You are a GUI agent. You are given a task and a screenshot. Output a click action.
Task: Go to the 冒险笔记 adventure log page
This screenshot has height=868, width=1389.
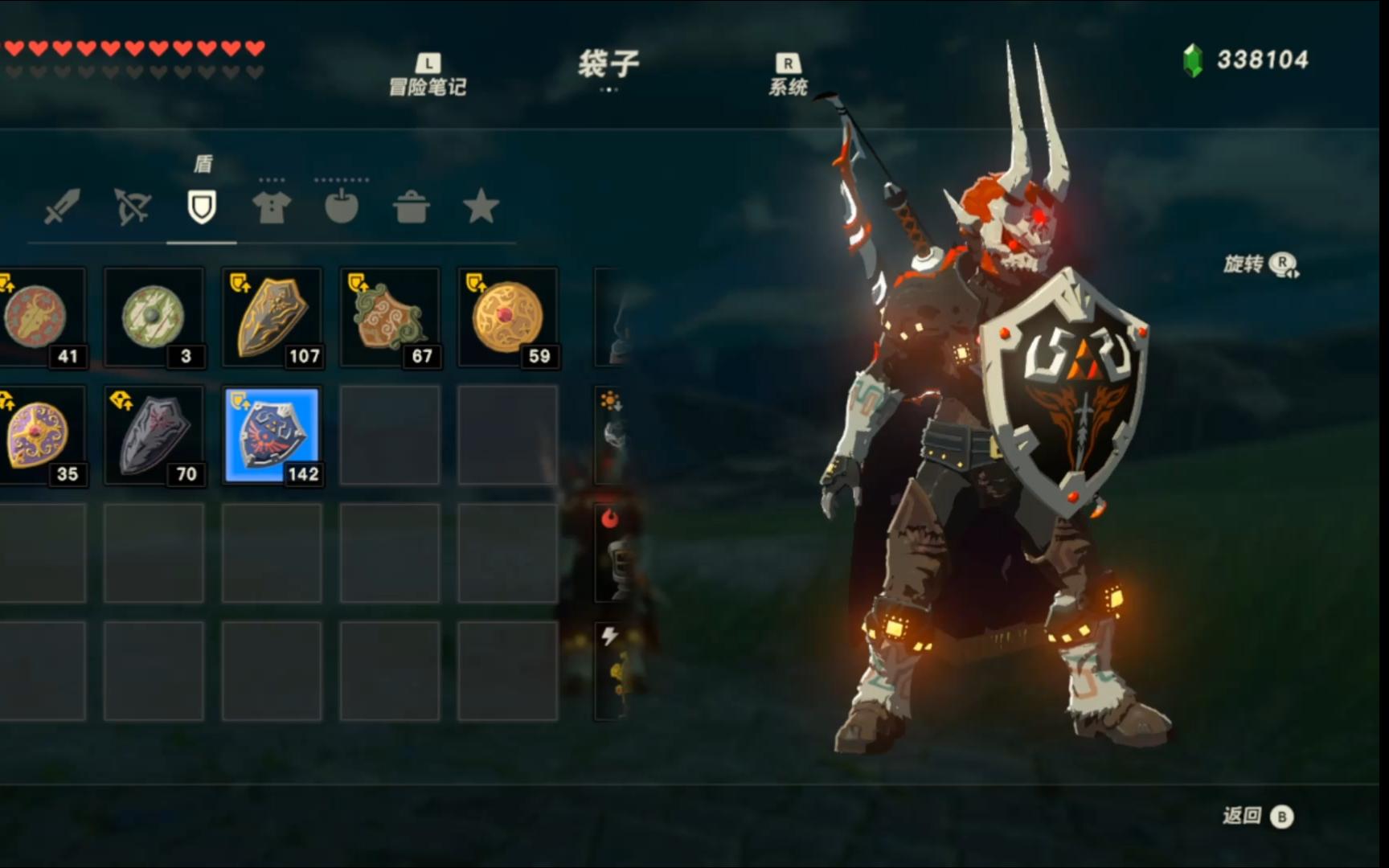point(428,76)
